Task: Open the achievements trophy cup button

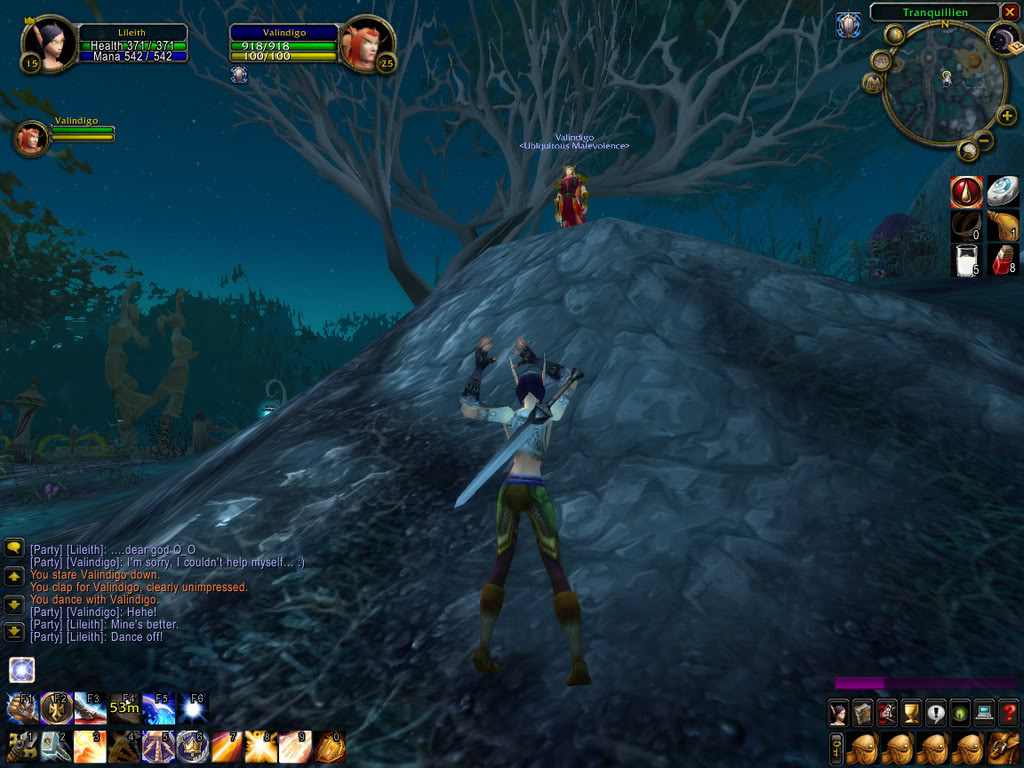Action: (x=911, y=712)
